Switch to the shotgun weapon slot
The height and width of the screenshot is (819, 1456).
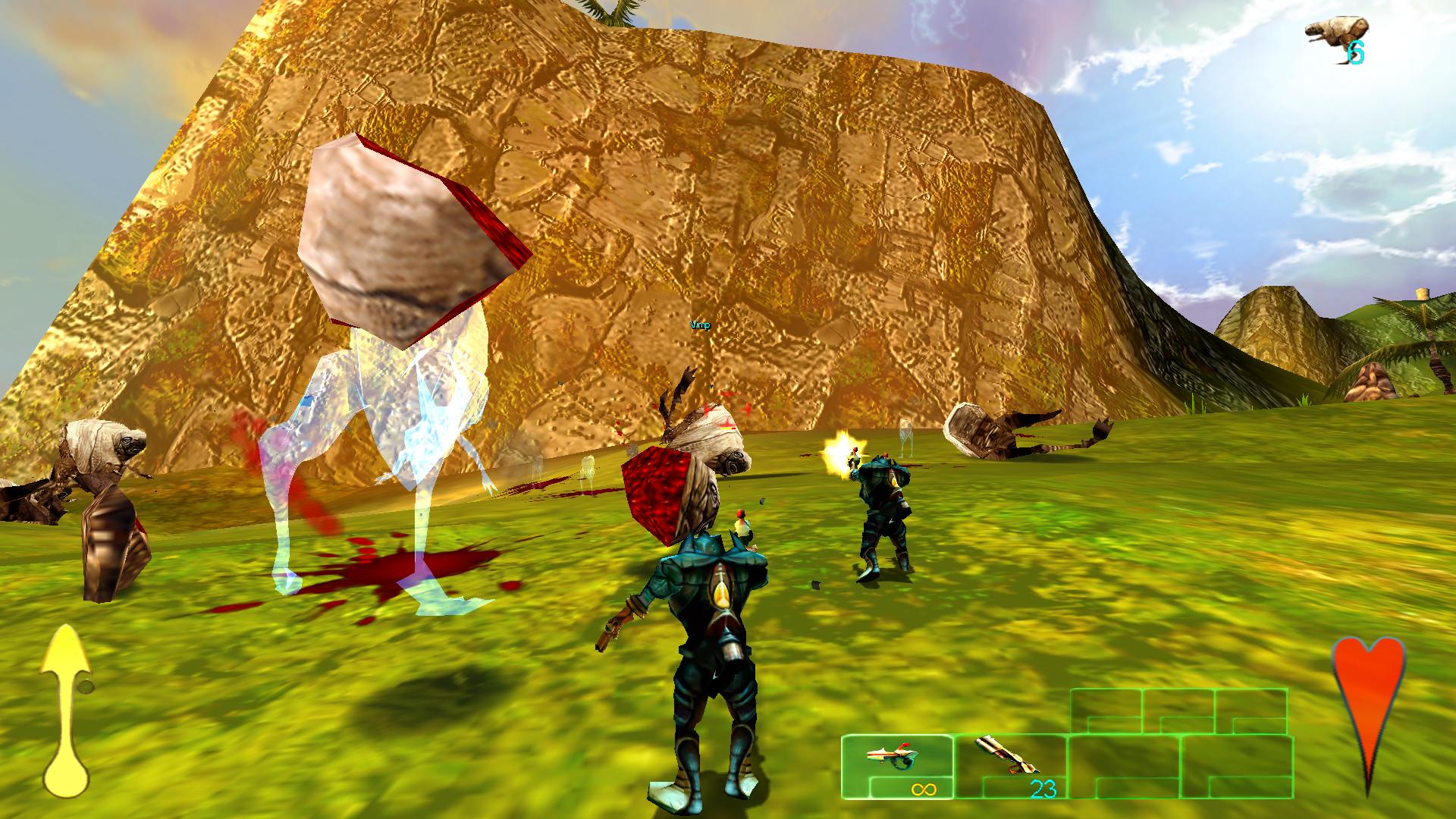[1009, 766]
